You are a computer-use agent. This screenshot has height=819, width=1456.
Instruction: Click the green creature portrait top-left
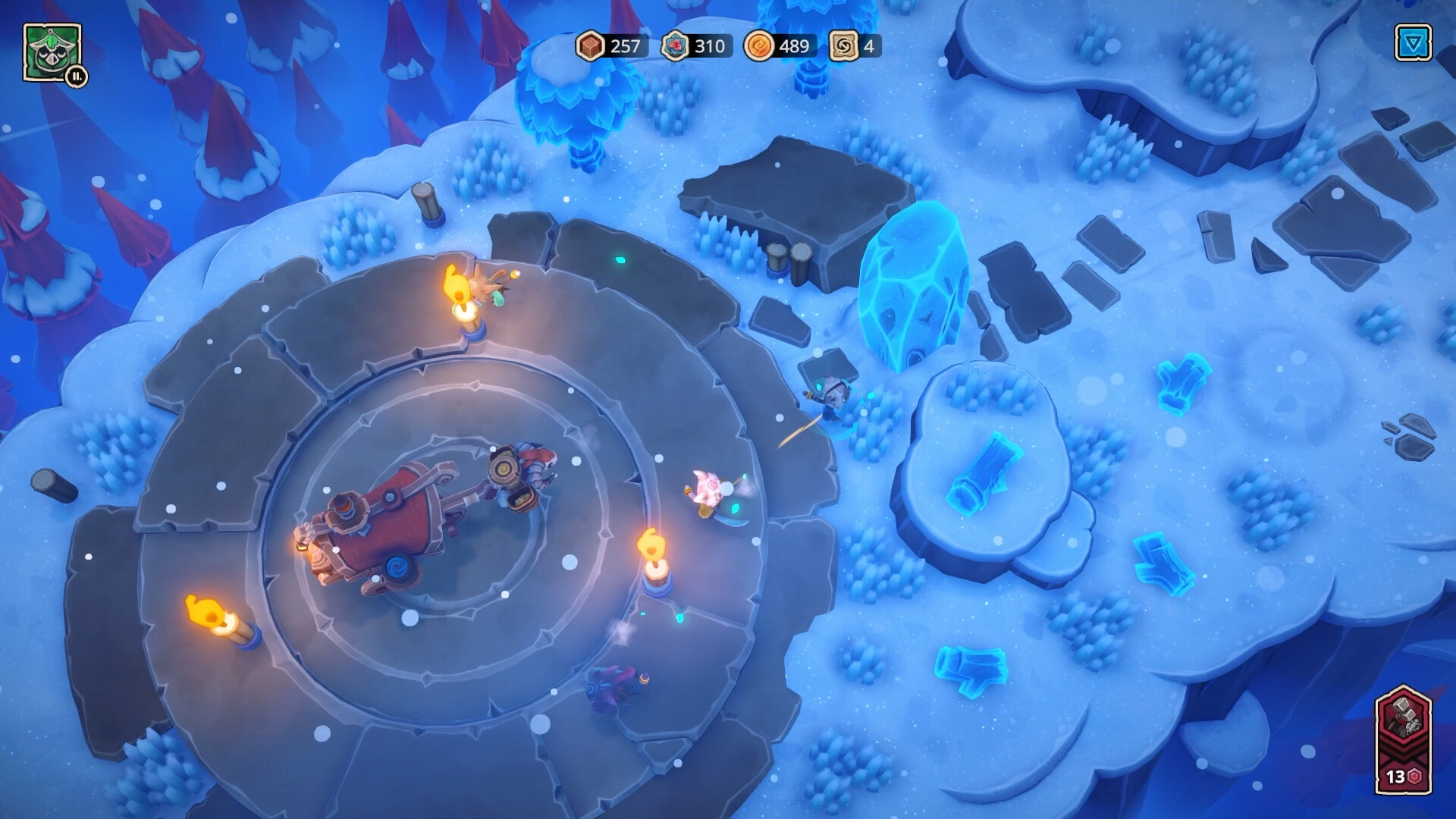click(x=52, y=52)
